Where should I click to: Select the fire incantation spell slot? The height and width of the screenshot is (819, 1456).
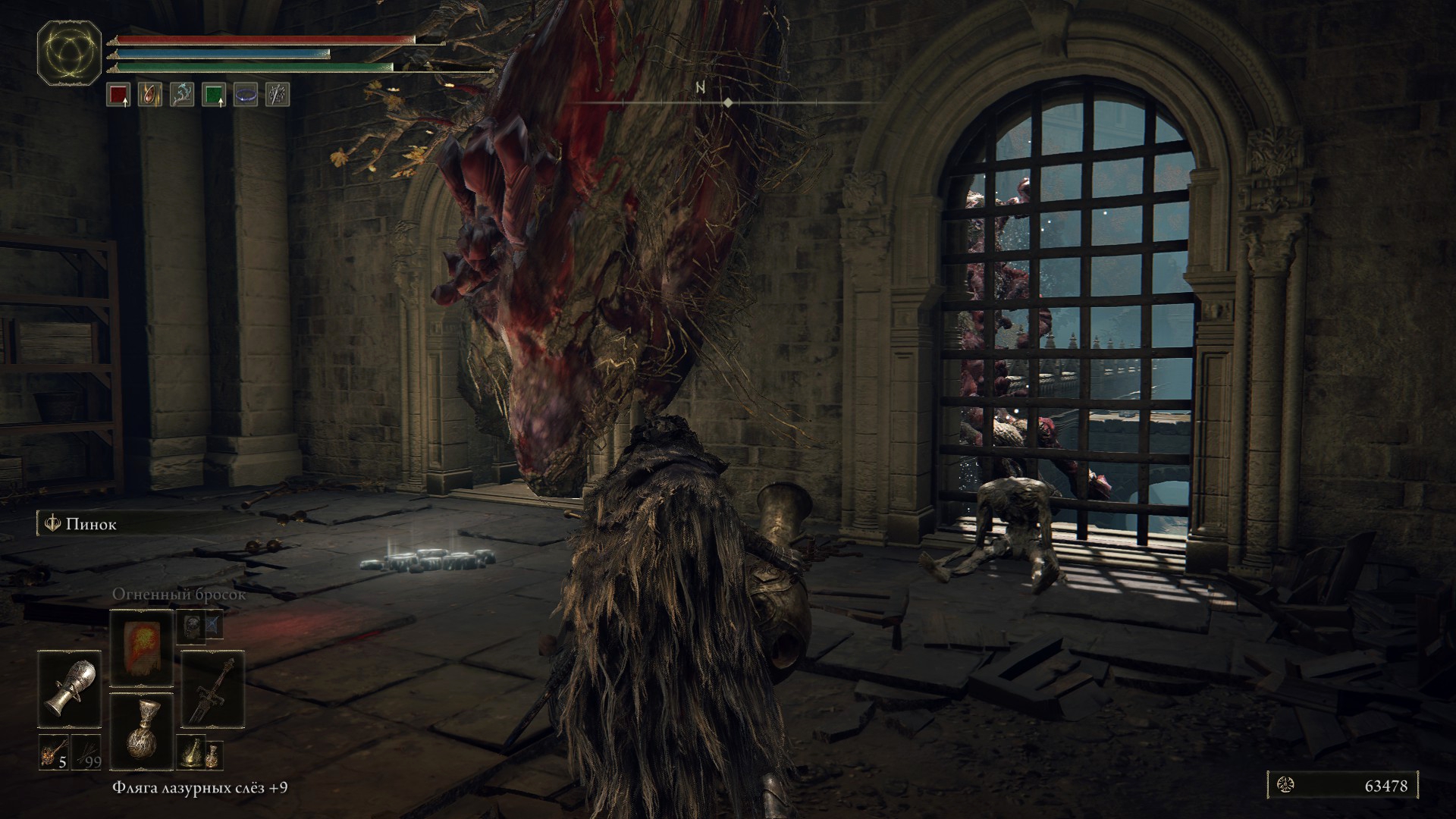(x=142, y=648)
